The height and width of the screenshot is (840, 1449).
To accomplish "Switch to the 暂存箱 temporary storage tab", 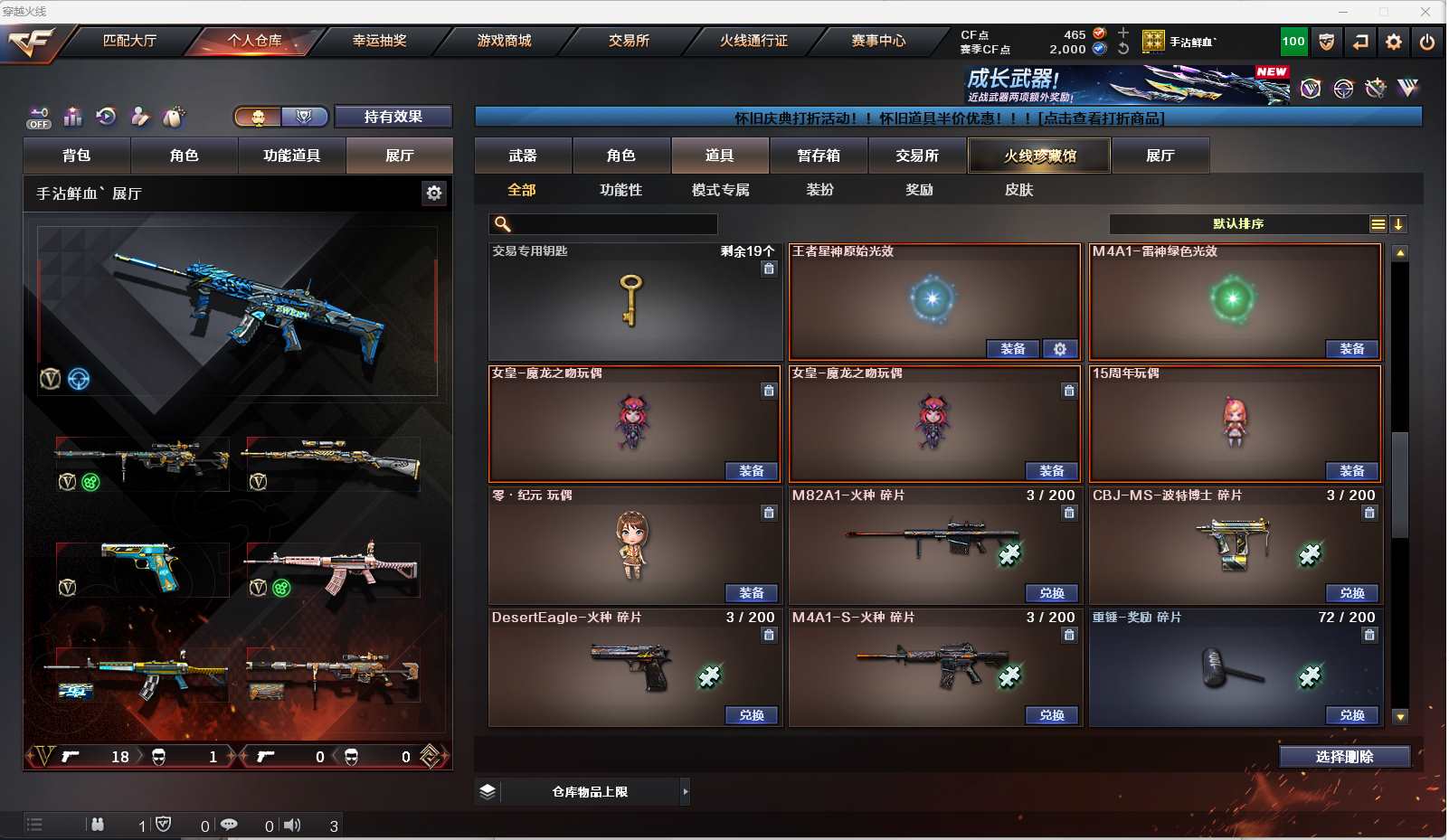I will coord(819,156).
